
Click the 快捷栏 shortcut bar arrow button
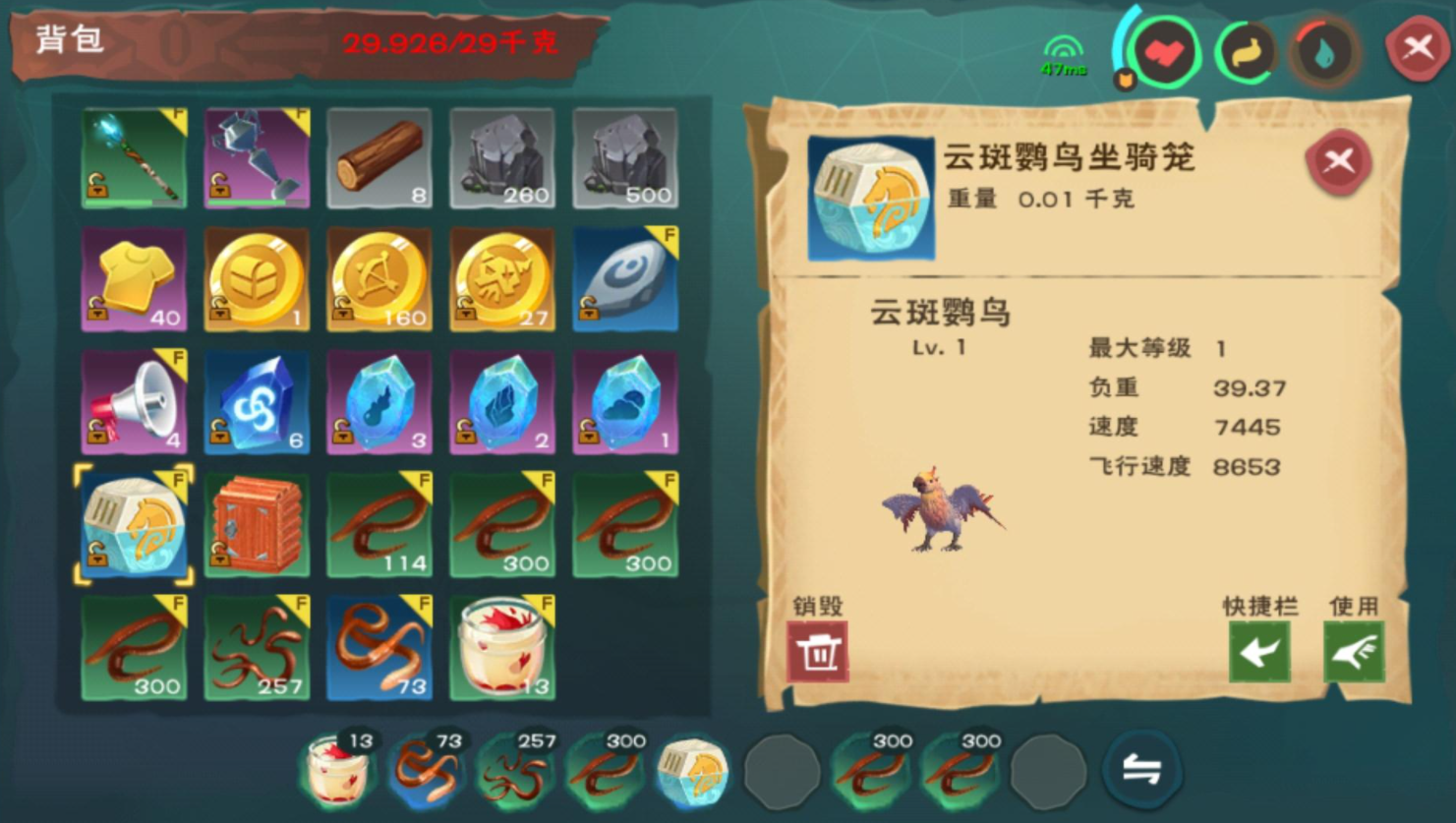(1261, 652)
